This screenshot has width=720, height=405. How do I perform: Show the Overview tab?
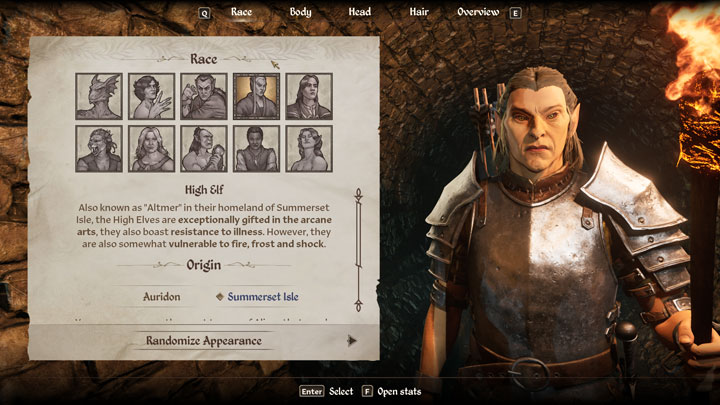pyautogui.click(x=478, y=12)
